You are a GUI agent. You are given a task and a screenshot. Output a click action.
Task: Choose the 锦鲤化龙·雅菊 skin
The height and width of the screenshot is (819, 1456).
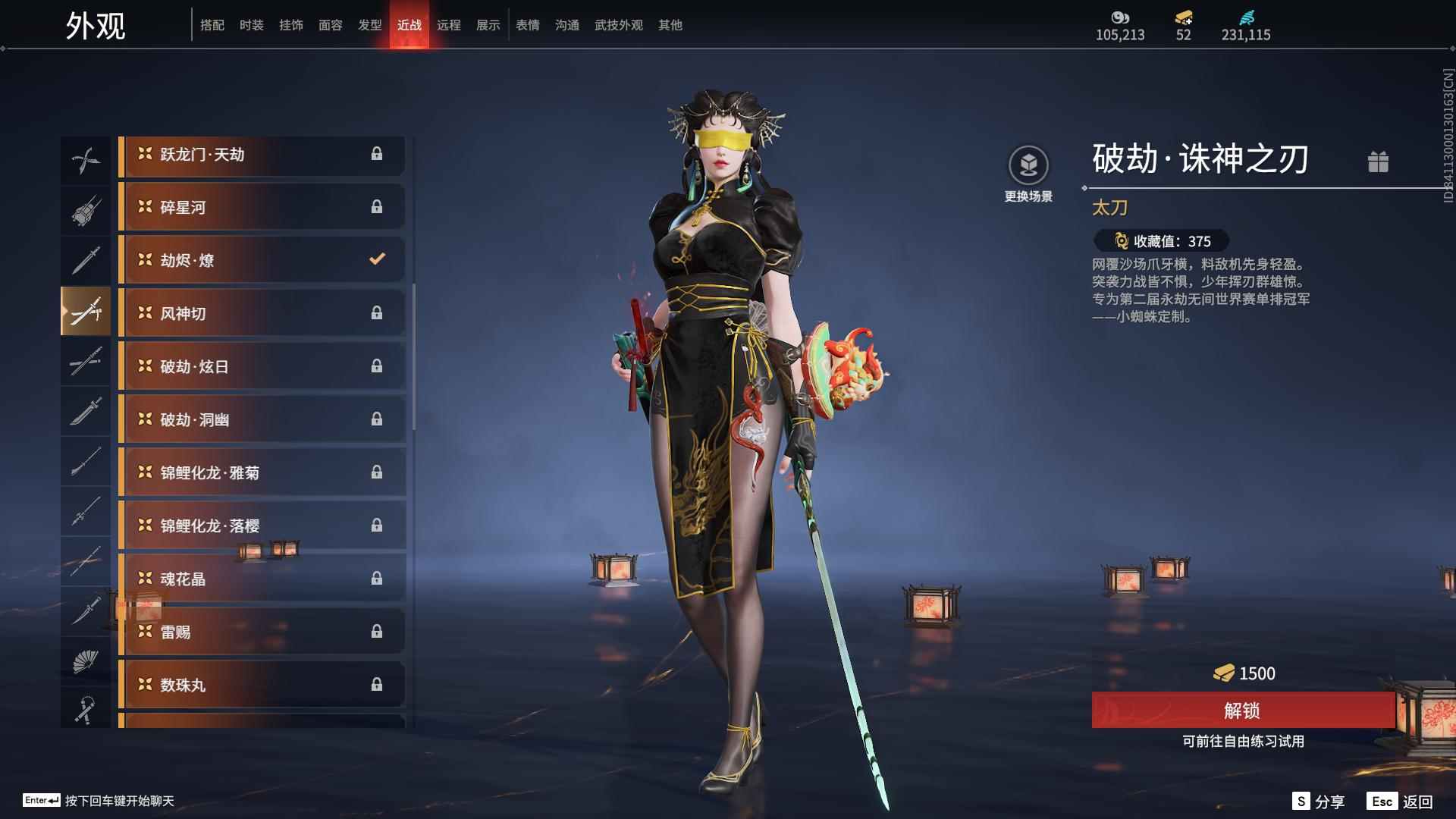point(262,473)
